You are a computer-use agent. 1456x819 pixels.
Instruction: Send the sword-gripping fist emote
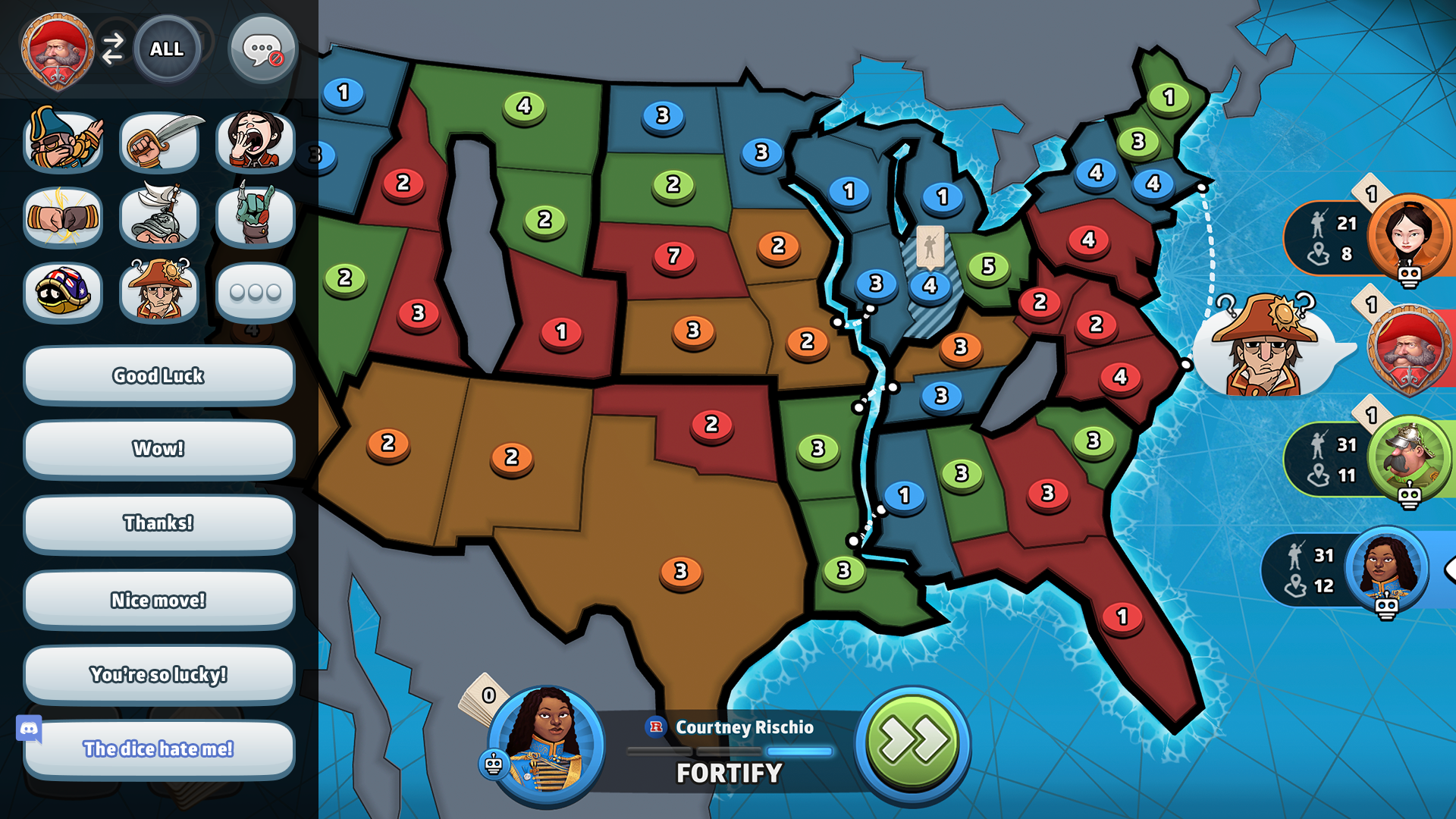(158, 140)
